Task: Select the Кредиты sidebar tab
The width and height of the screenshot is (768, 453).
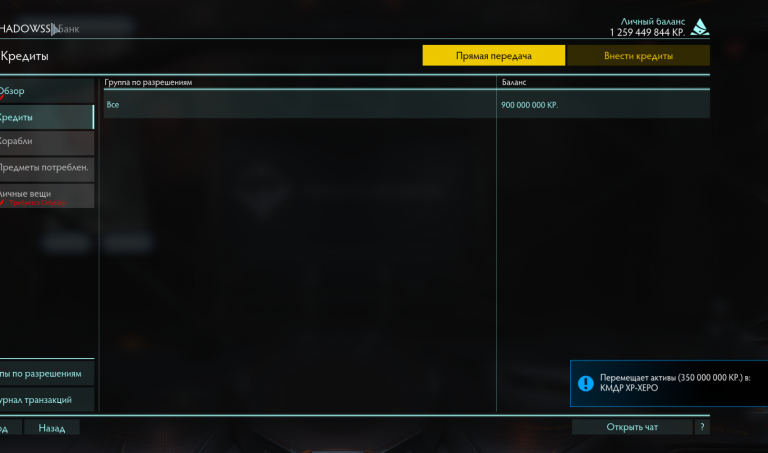Action: 46,117
